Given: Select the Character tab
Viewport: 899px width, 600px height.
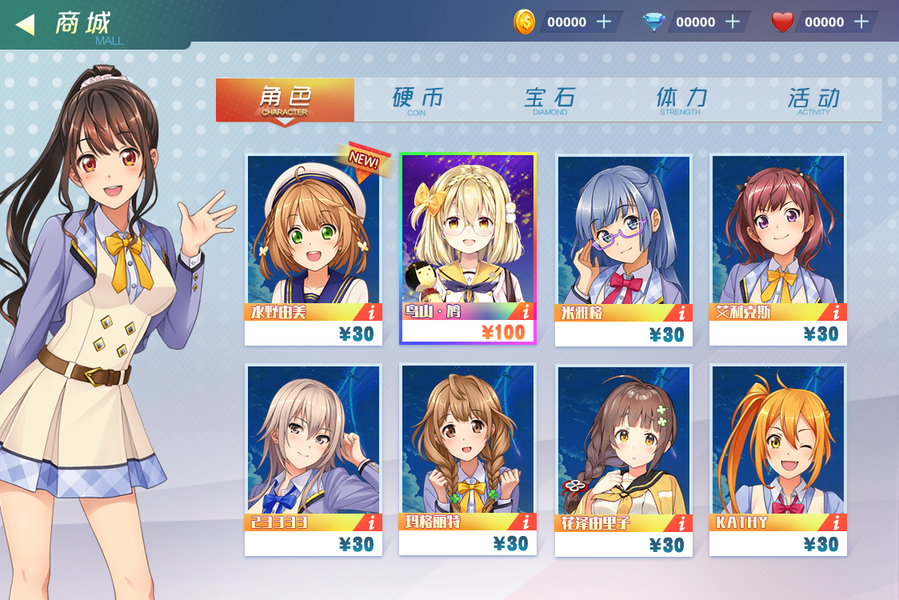Looking at the screenshot, I should tap(285, 100).
